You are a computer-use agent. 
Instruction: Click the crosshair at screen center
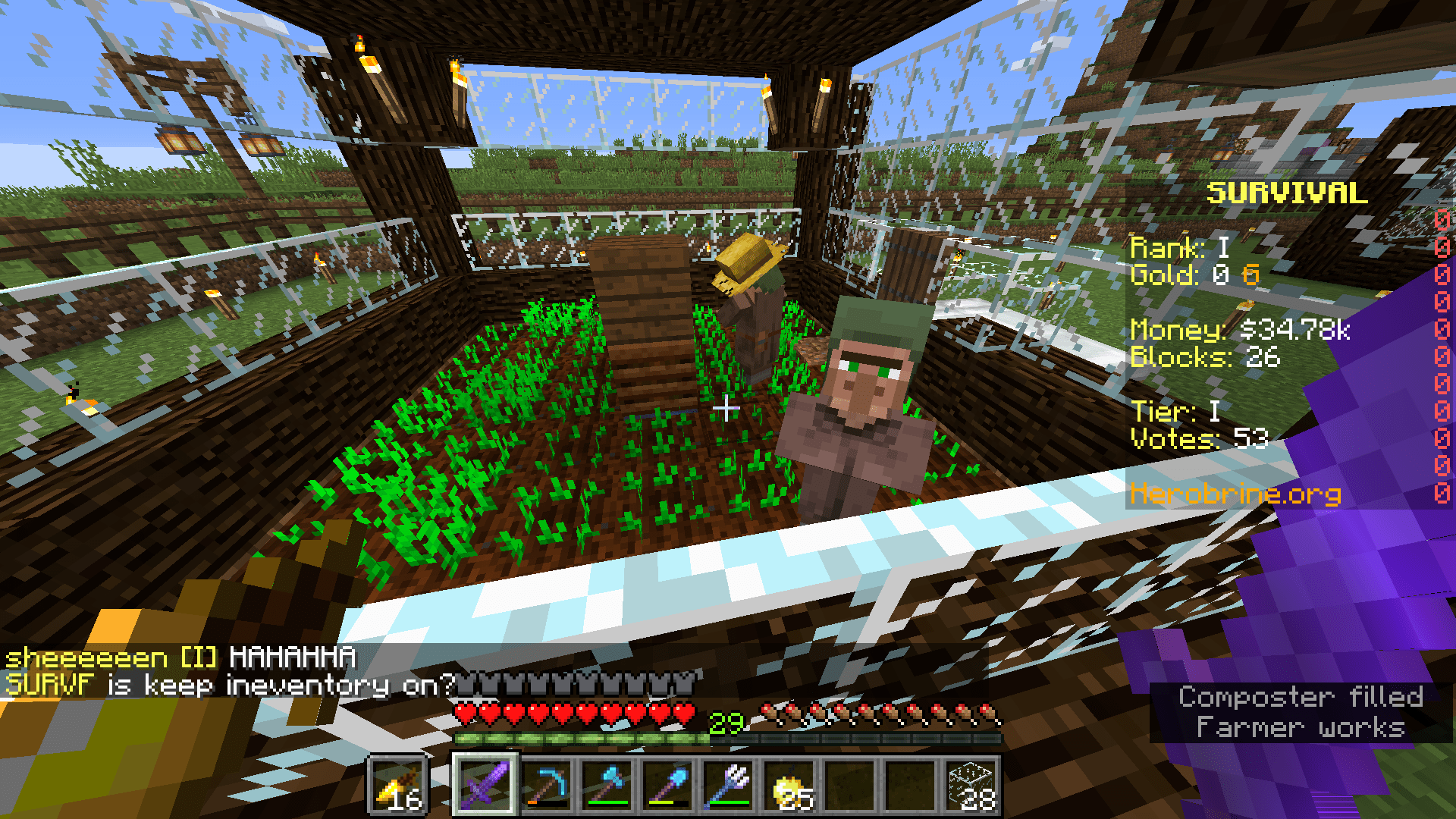[728, 409]
